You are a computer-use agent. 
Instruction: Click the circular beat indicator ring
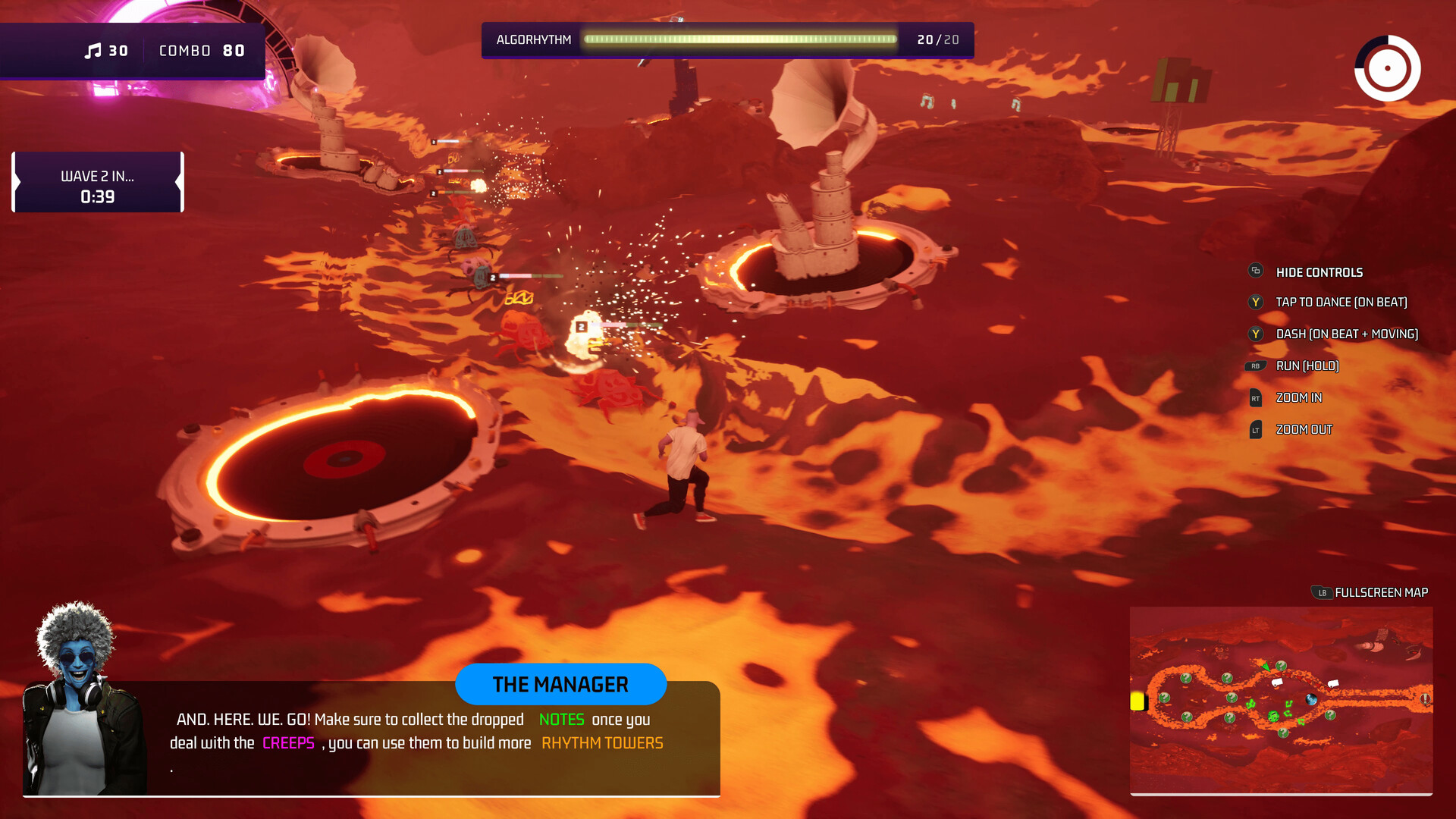[x=1387, y=68]
